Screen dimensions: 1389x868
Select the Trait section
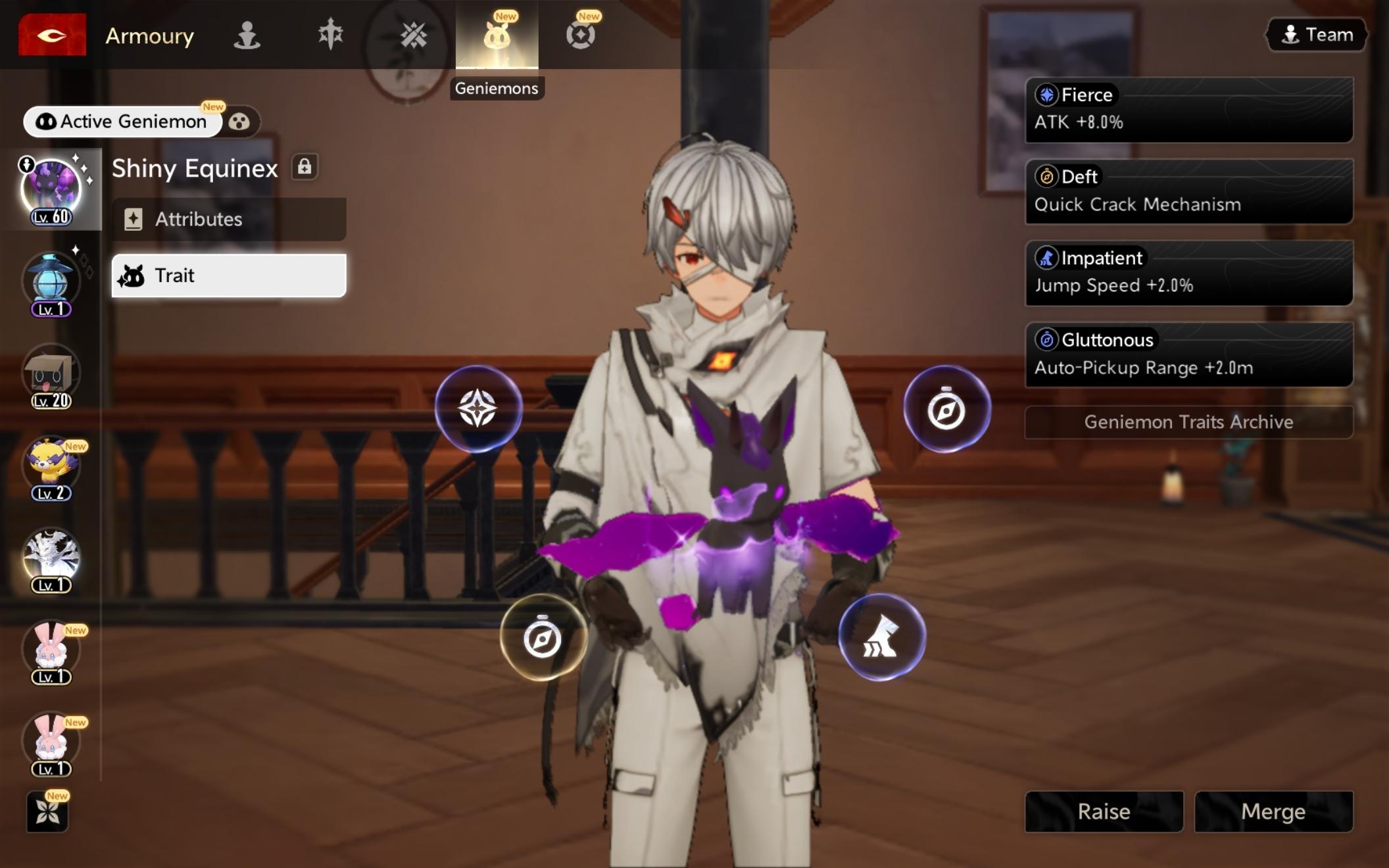(x=228, y=276)
